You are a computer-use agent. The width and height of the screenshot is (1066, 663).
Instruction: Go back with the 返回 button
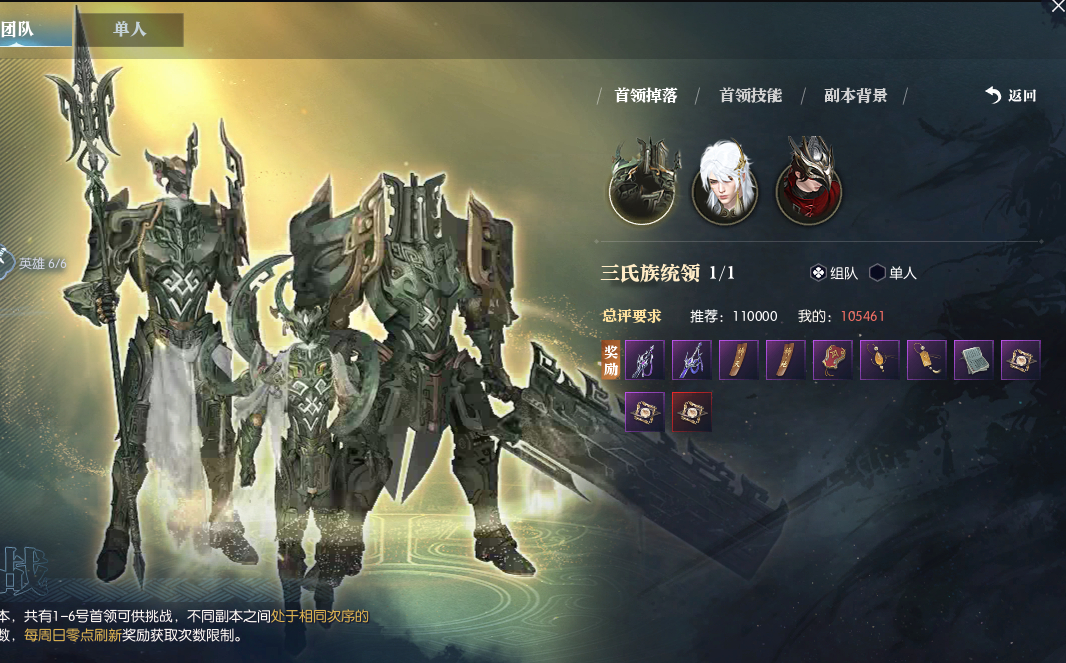[x=1011, y=96]
